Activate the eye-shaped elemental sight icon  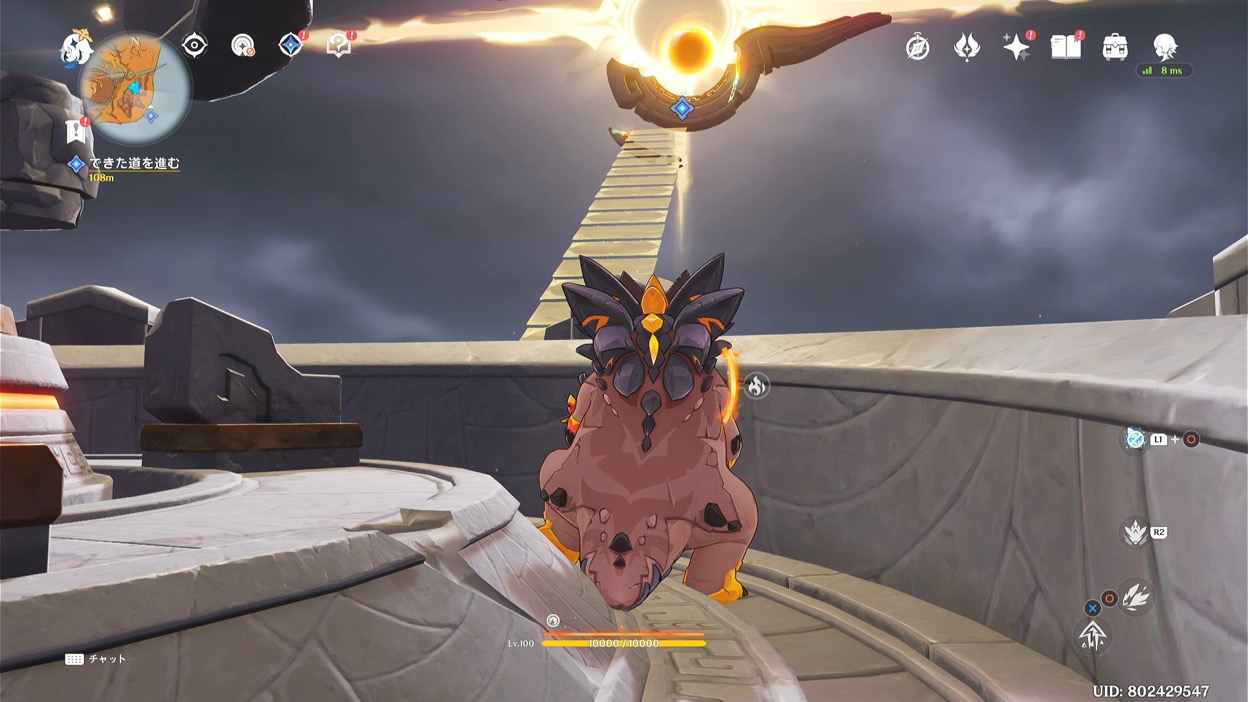click(194, 45)
